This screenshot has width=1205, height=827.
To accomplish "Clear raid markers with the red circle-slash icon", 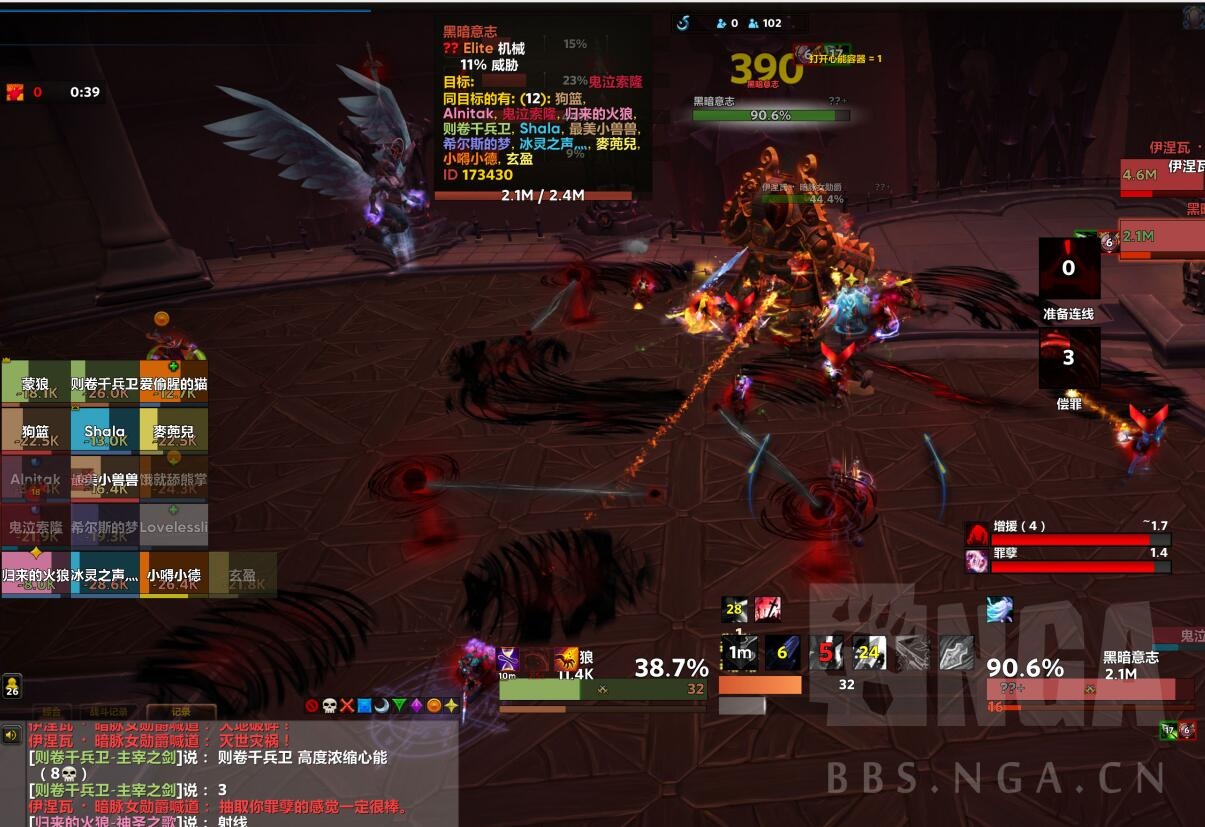I will tap(312, 705).
